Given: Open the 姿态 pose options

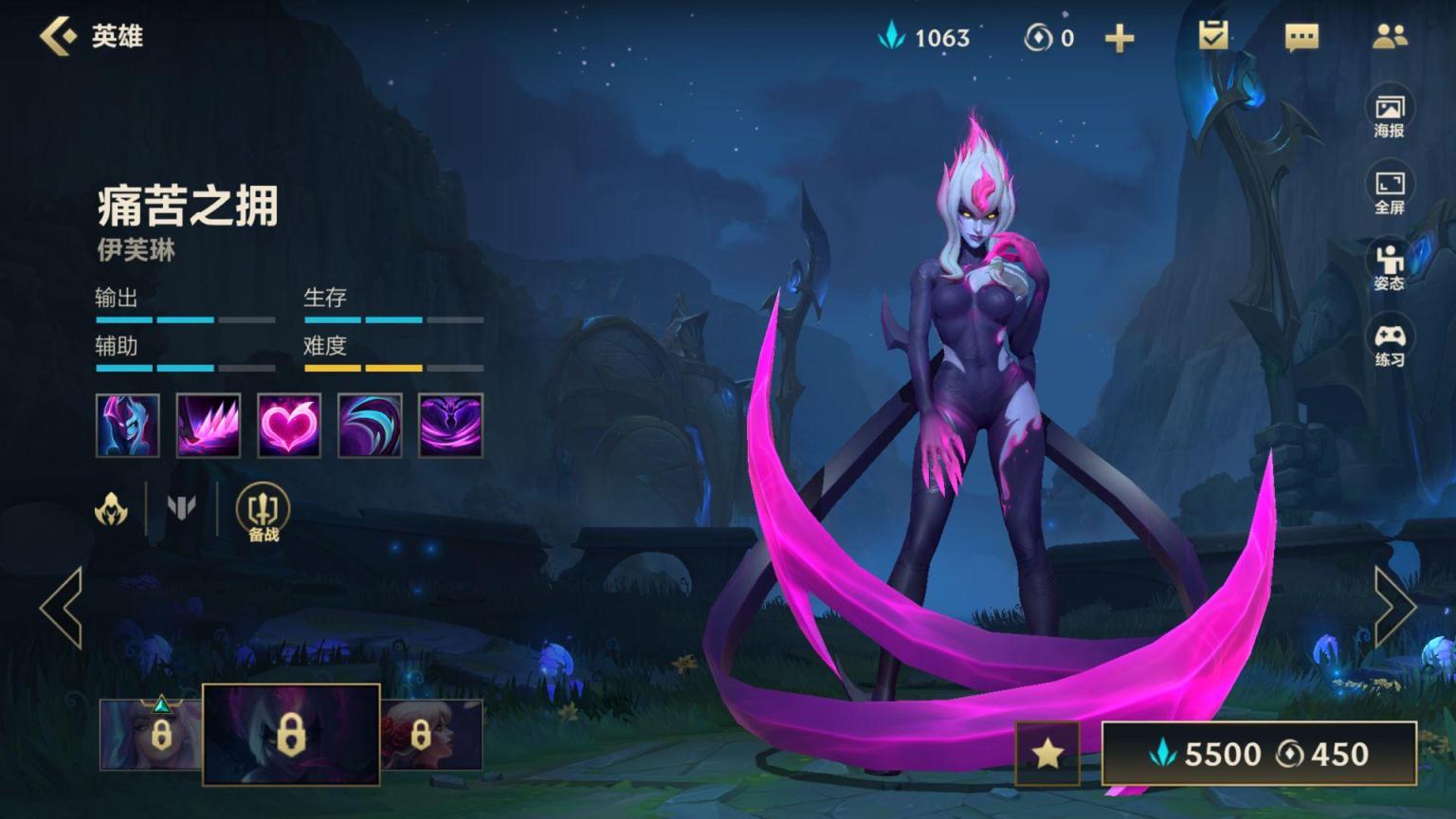Looking at the screenshot, I should tap(1389, 266).
